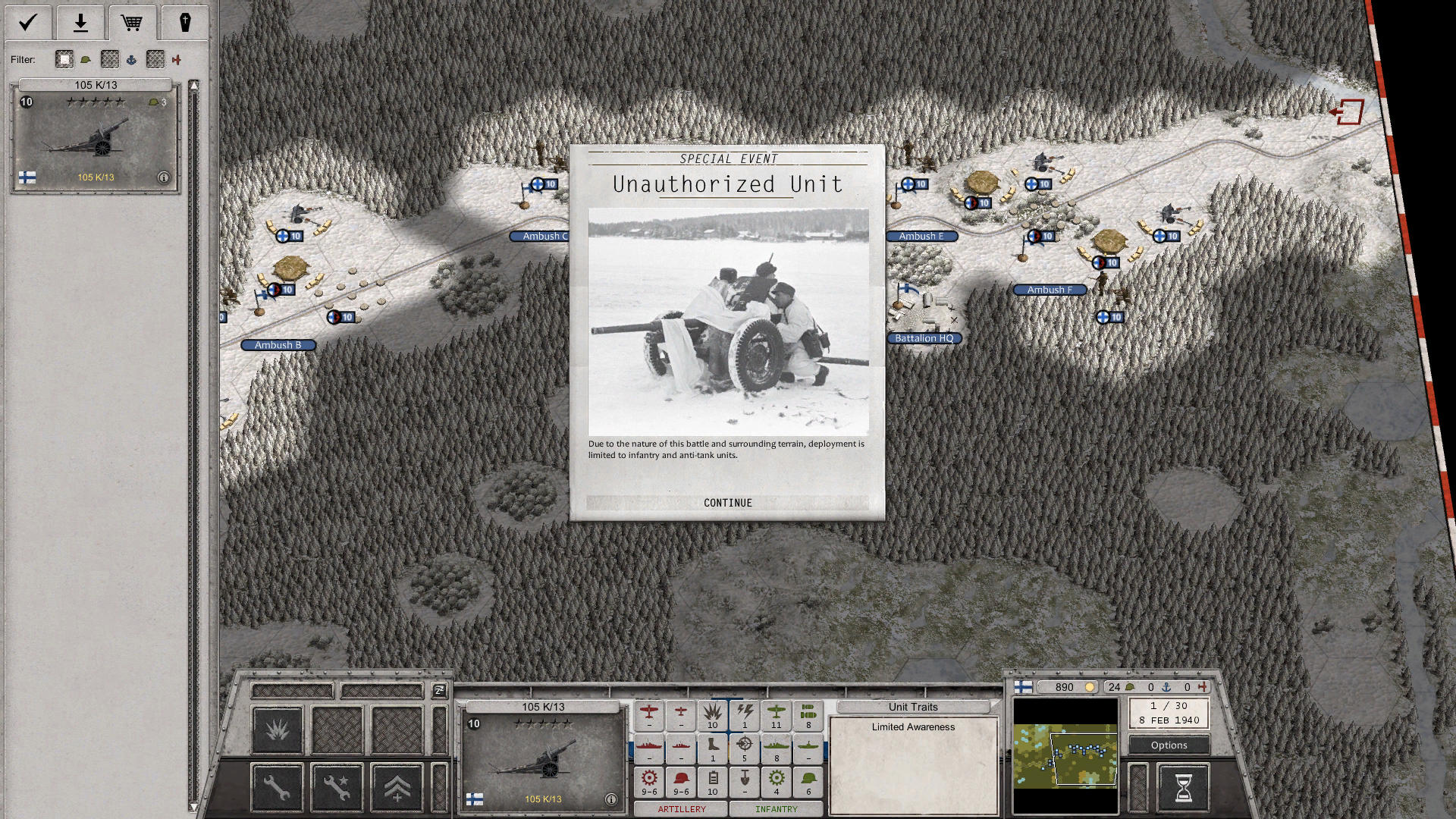The width and height of the screenshot is (1456, 819).
Task: Open the casualties coffin icon
Action: coord(186,23)
